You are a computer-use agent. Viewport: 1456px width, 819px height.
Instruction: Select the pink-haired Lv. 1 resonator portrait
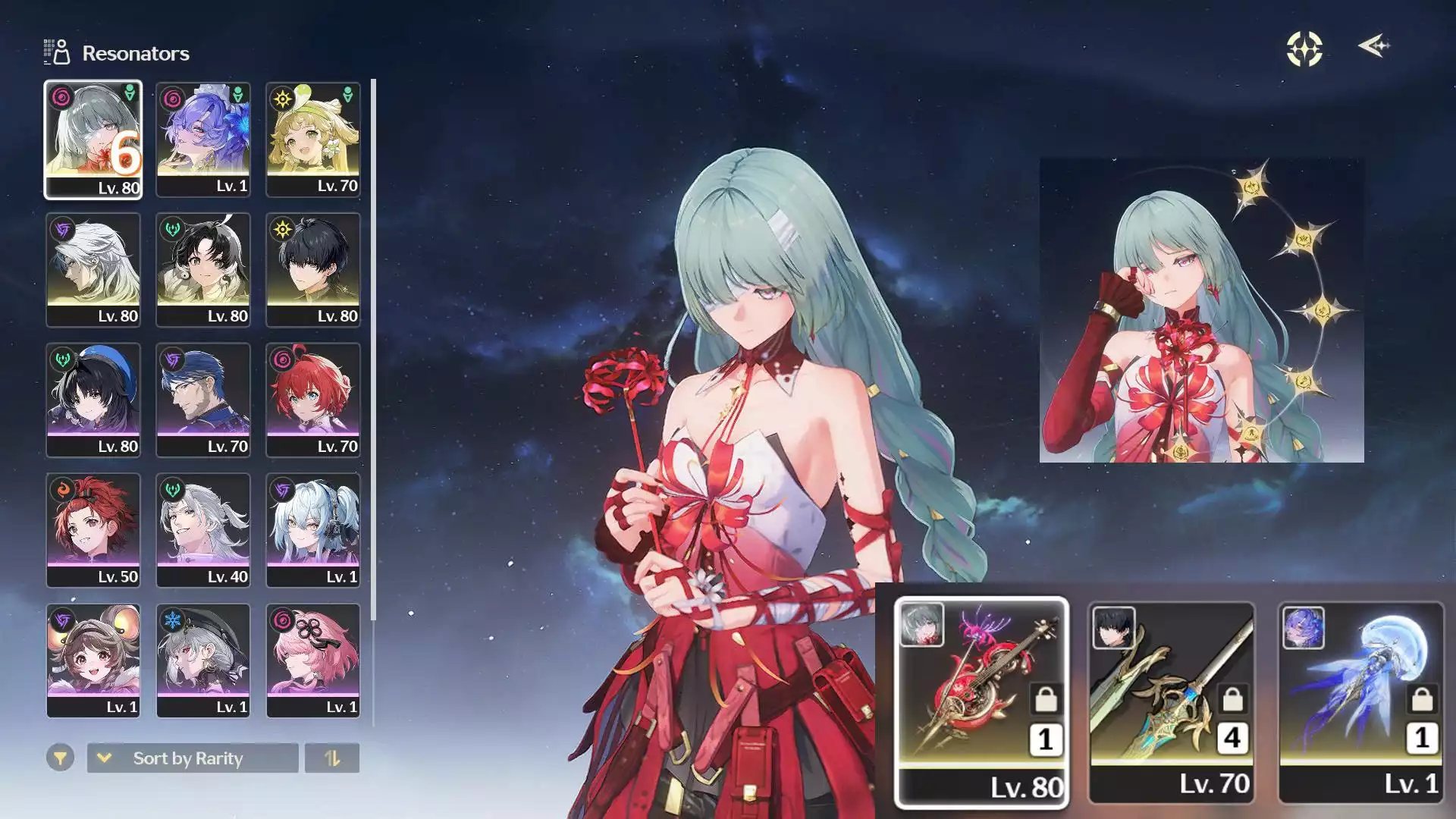click(313, 661)
